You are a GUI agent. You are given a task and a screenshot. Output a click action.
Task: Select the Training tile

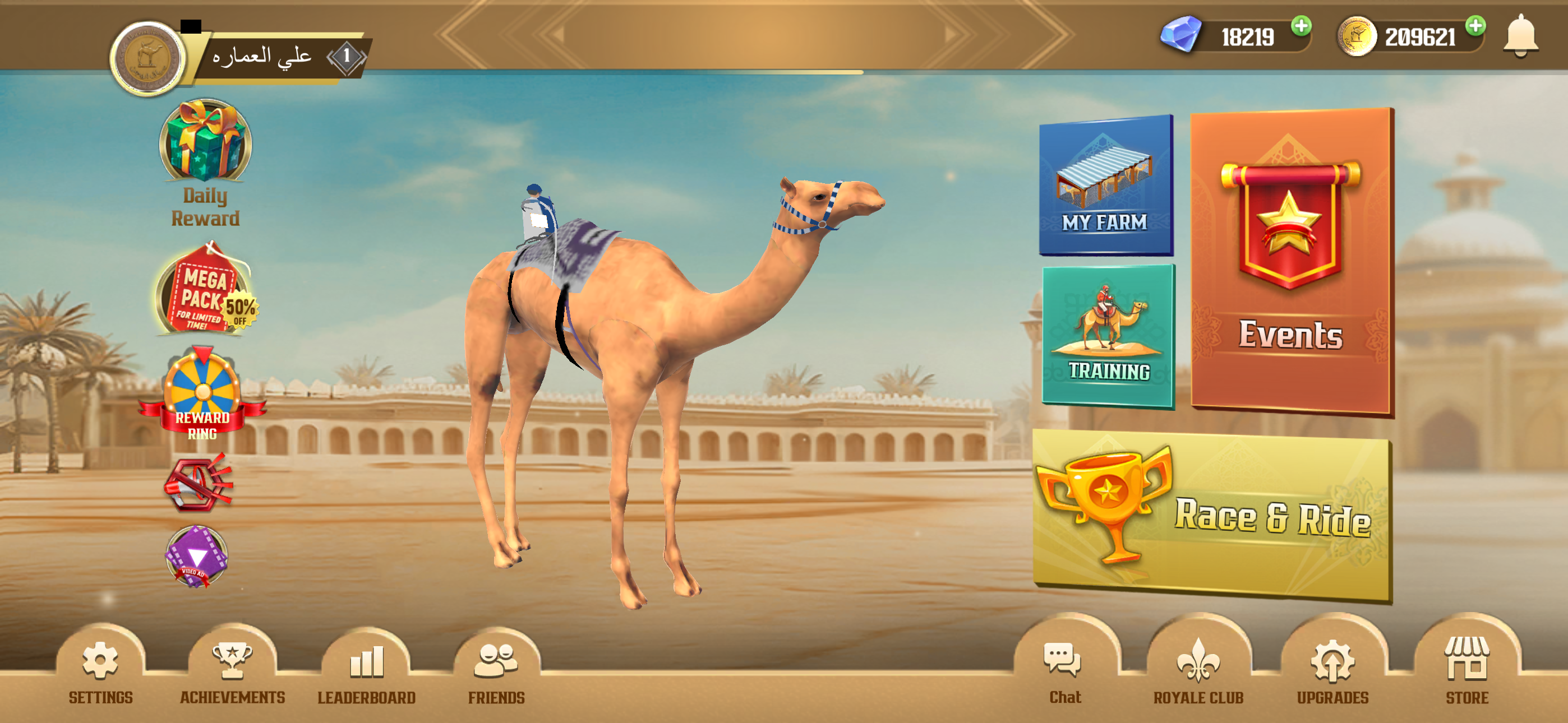(x=1108, y=335)
